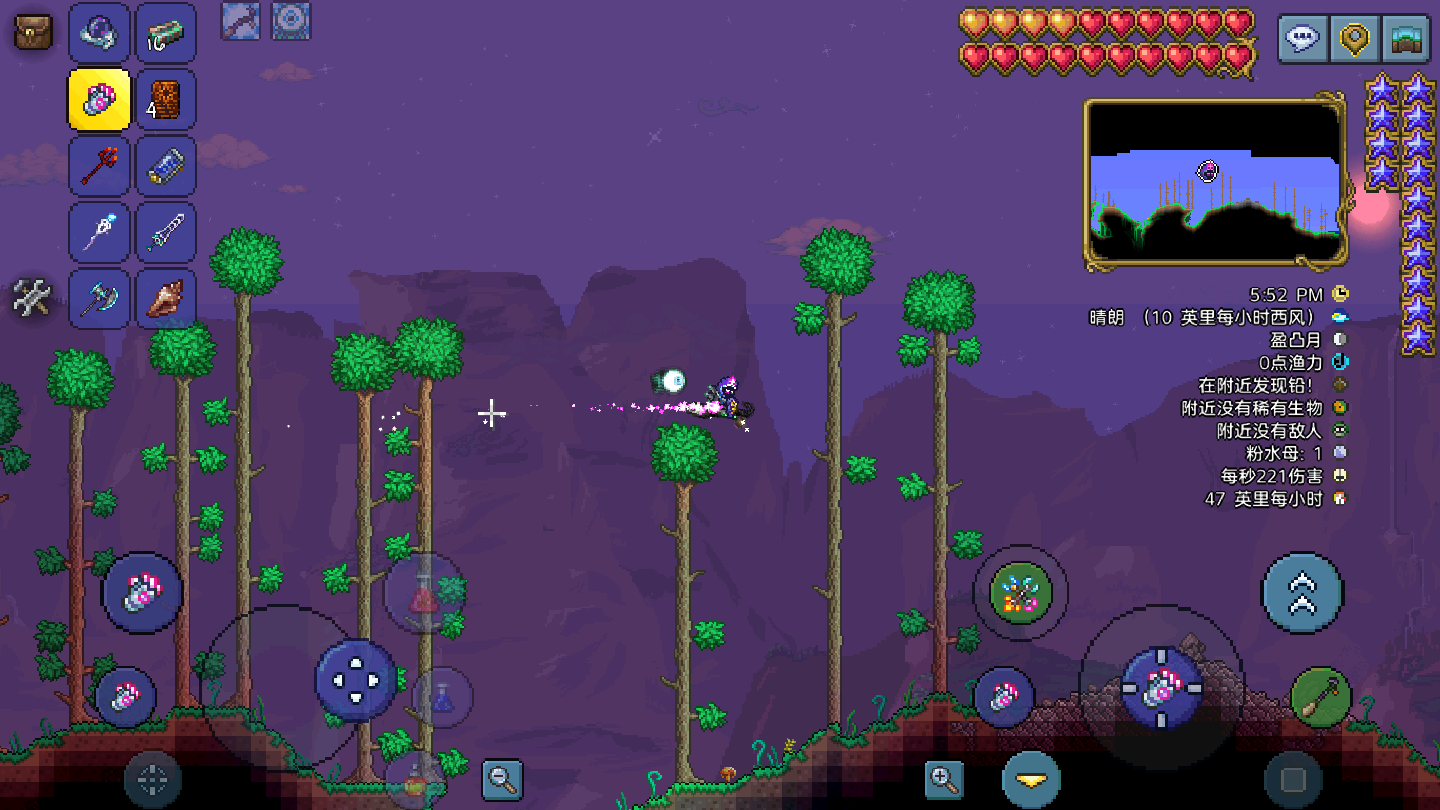Screen dimensions: 1440x810
Task: Select the brown block stack of 4
Action: 165,100
